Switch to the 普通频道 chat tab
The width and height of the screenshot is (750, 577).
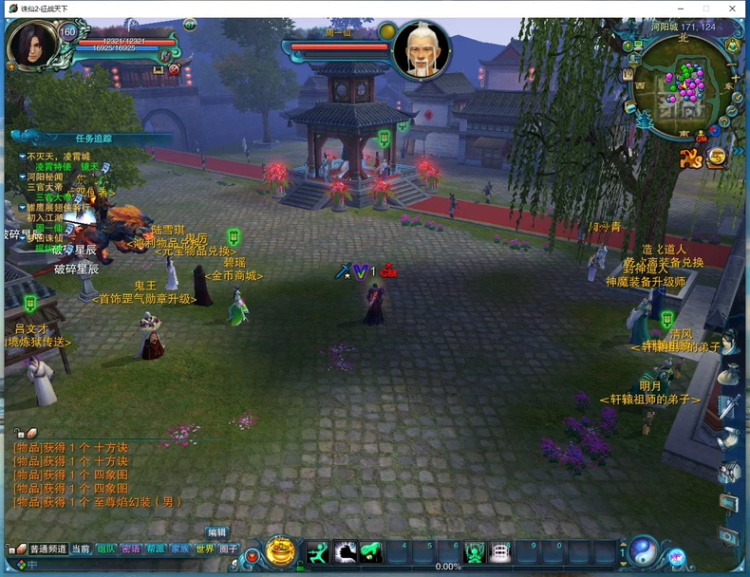click(x=47, y=549)
